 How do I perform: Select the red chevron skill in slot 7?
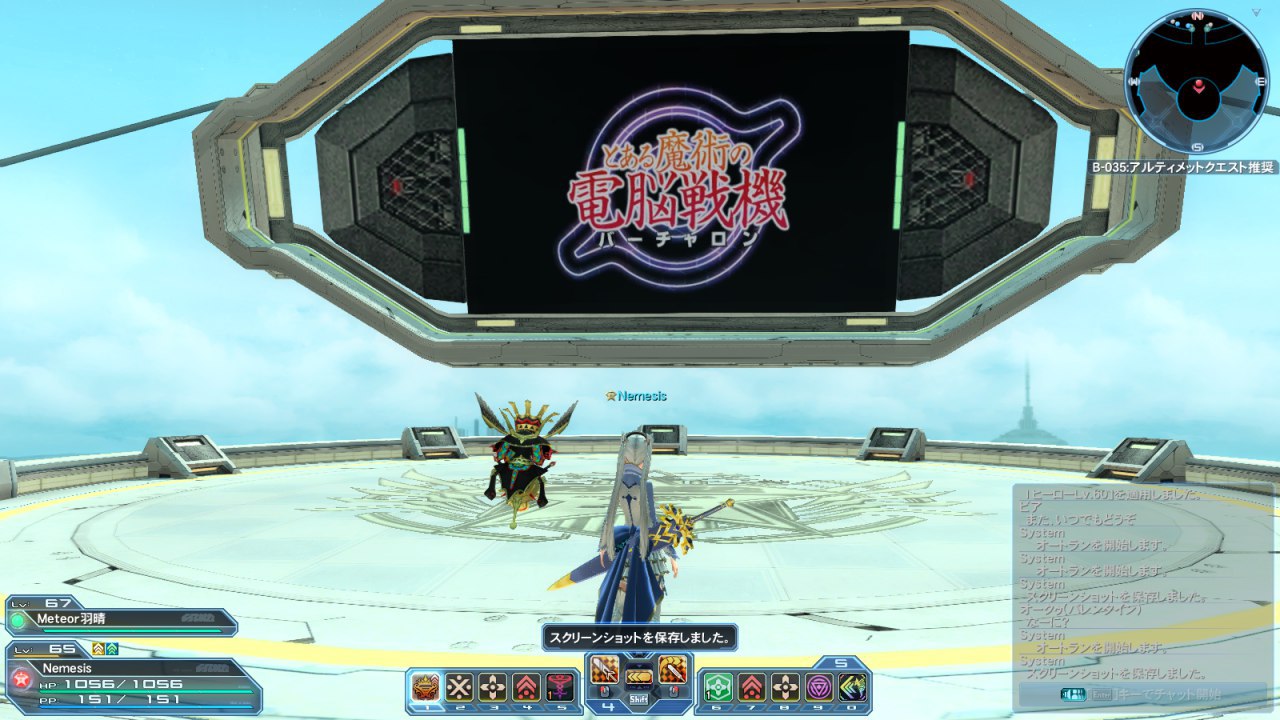(752, 687)
